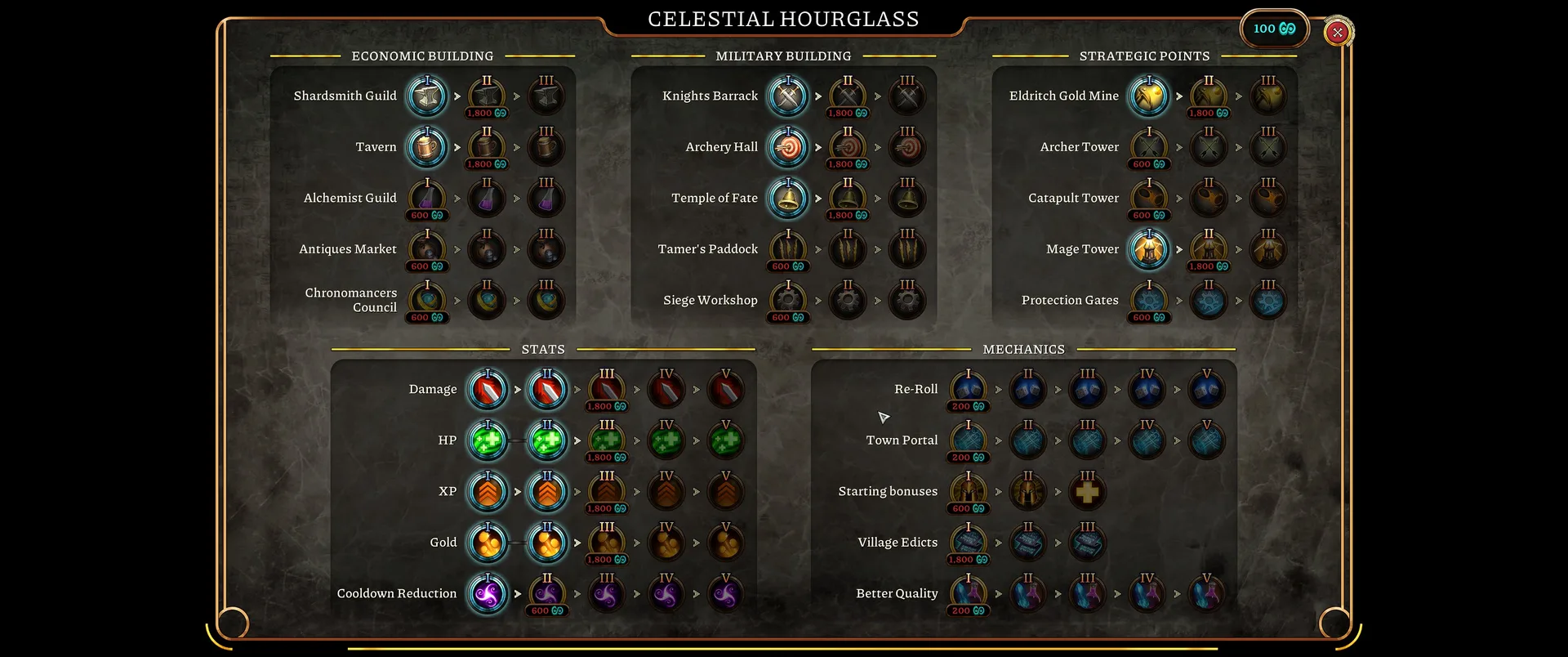Unlock Protection Gates tier I
Image resolution: width=1568 pixels, height=657 pixels.
[1149, 301]
